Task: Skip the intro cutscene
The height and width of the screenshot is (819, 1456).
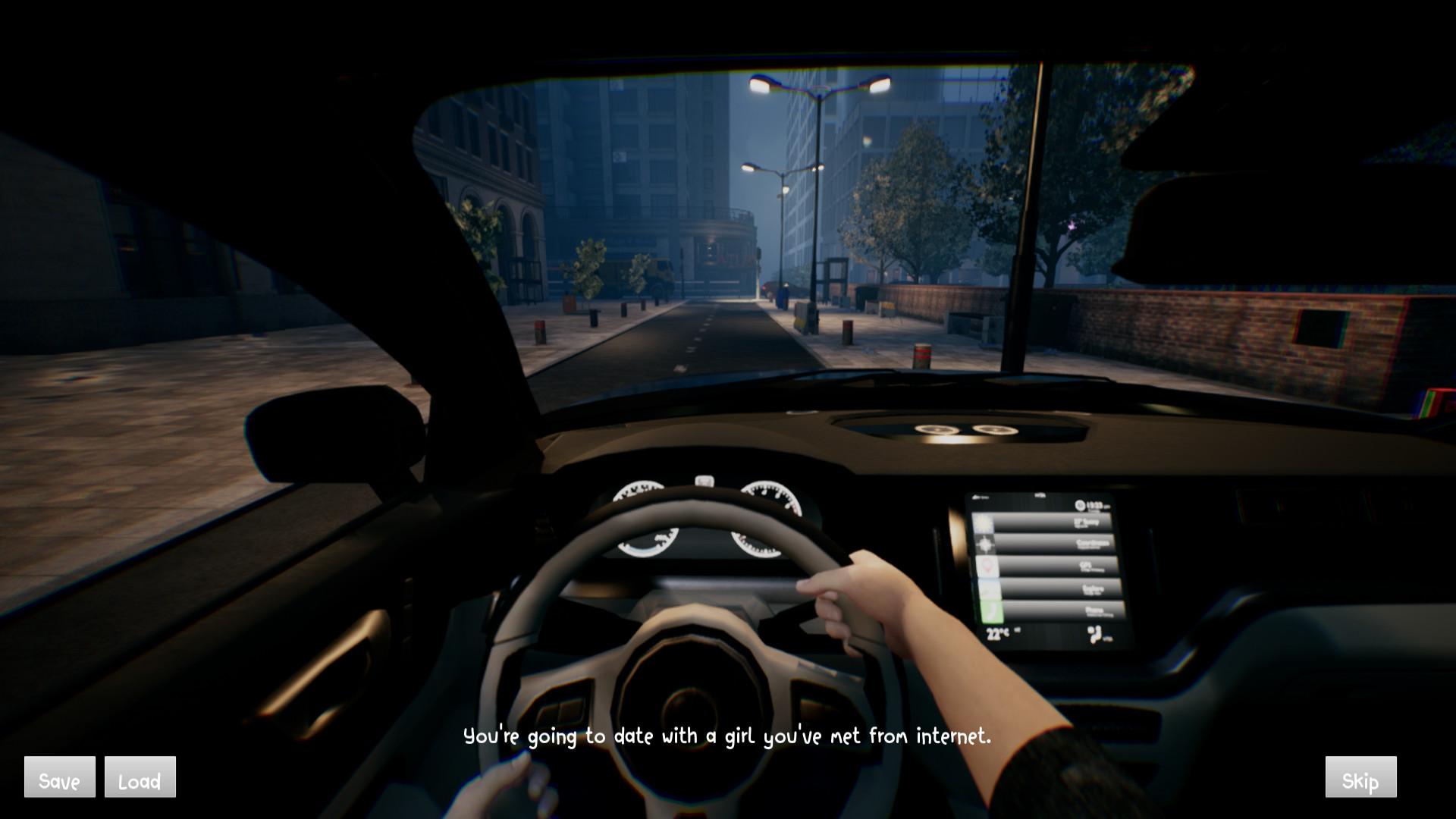Action: pyautogui.click(x=1360, y=777)
